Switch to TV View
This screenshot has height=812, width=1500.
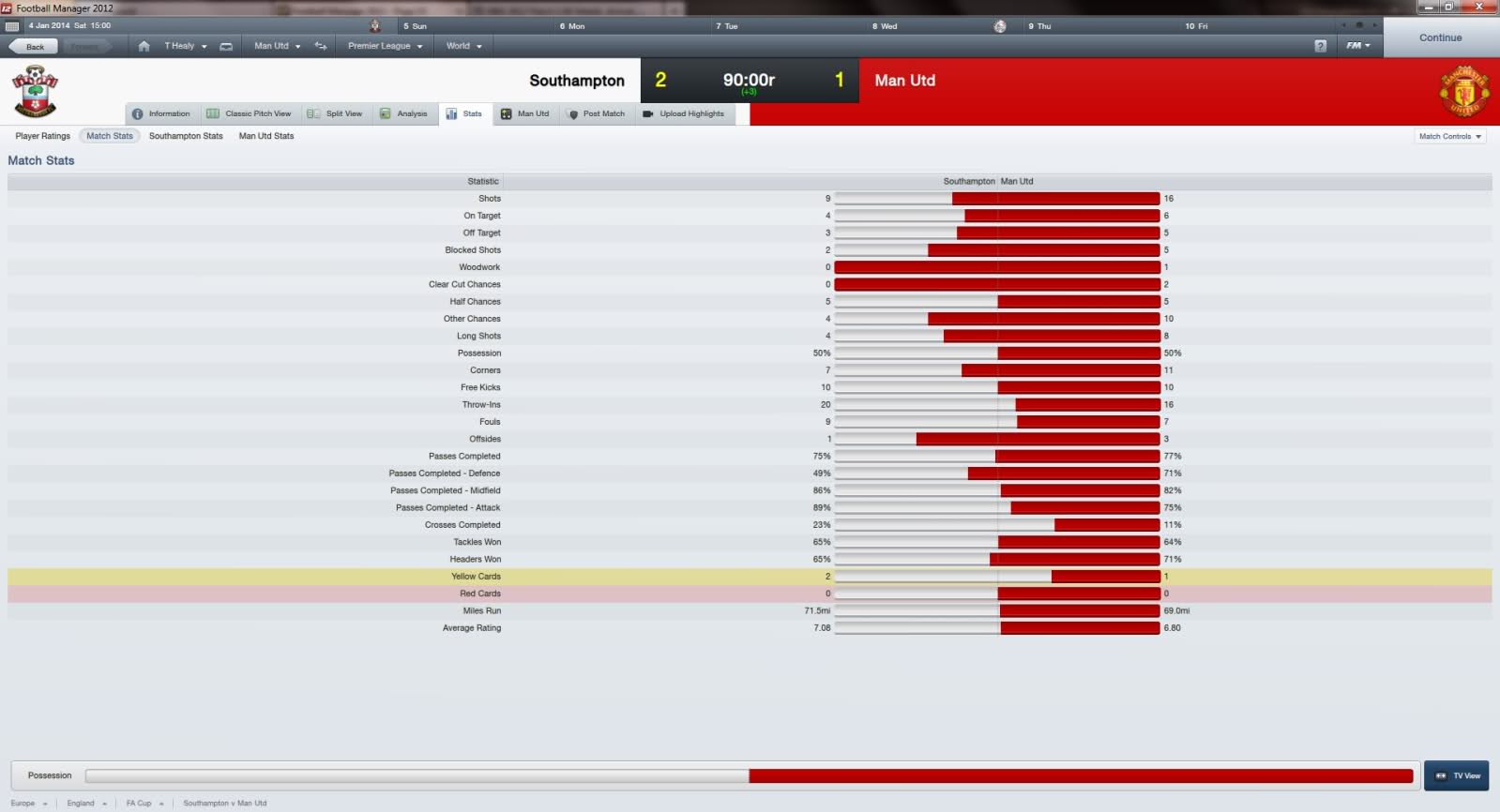point(1457,775)
